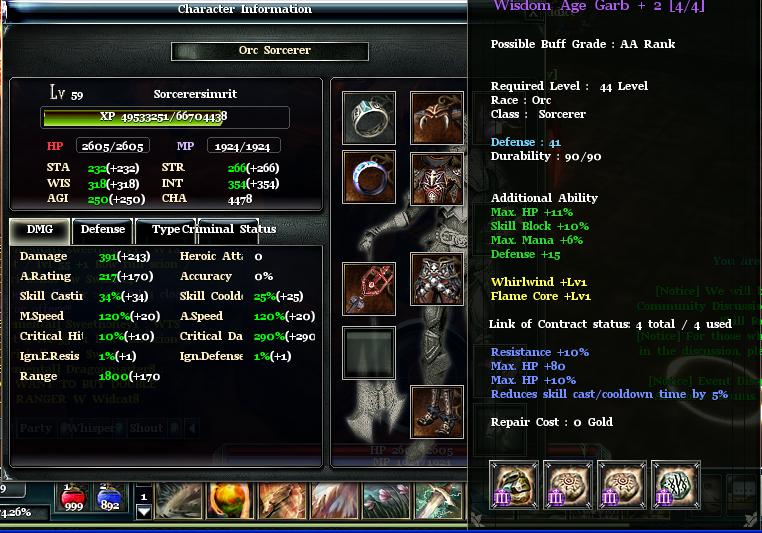Select the glowing blue ring slot
The image size is (762, 533).
(x=369, y=178)
